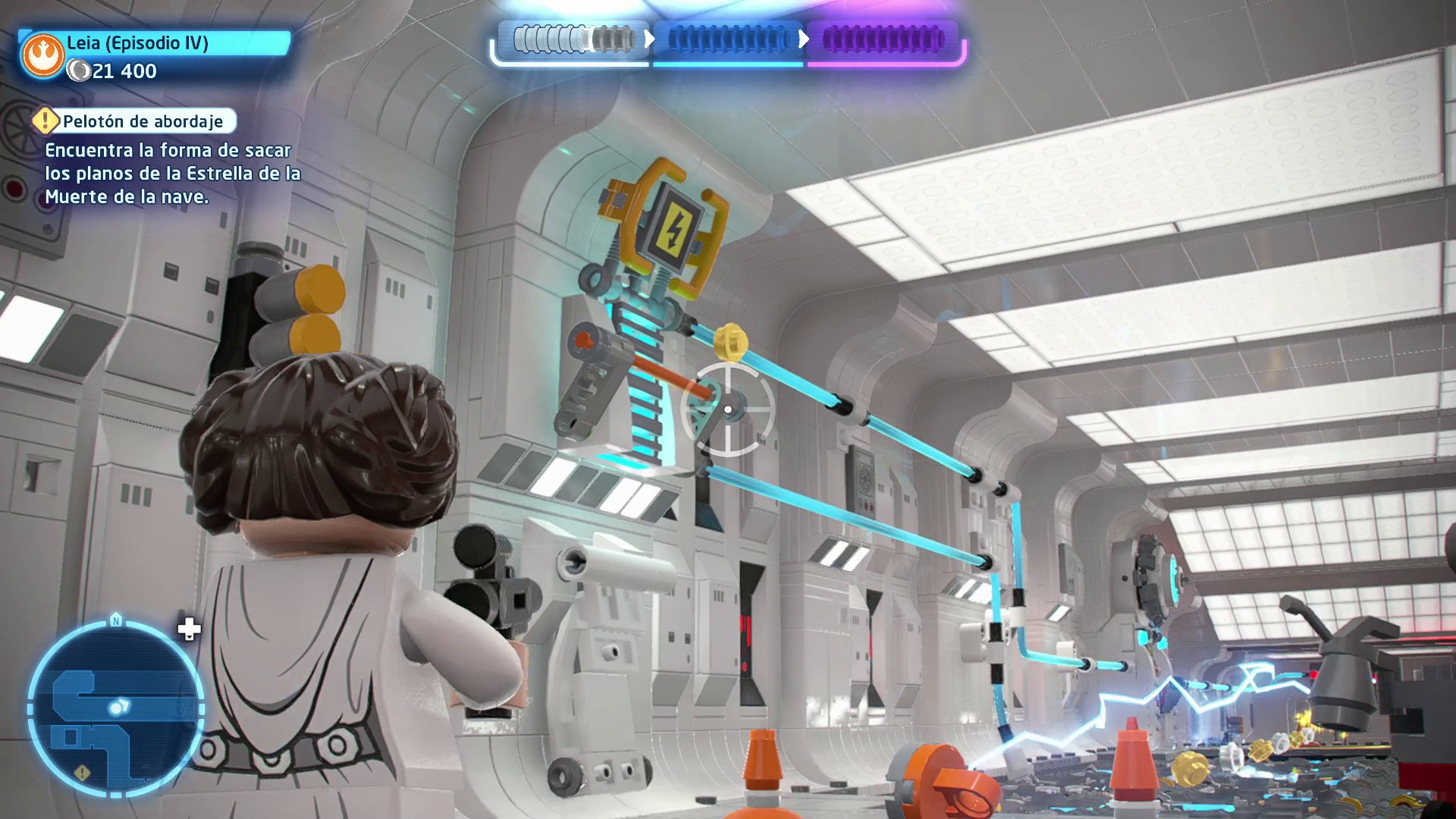Select the Leia (Episodio IV) nameplate
This screenshot has height=819, width=1456.
[x=139, y=43]
